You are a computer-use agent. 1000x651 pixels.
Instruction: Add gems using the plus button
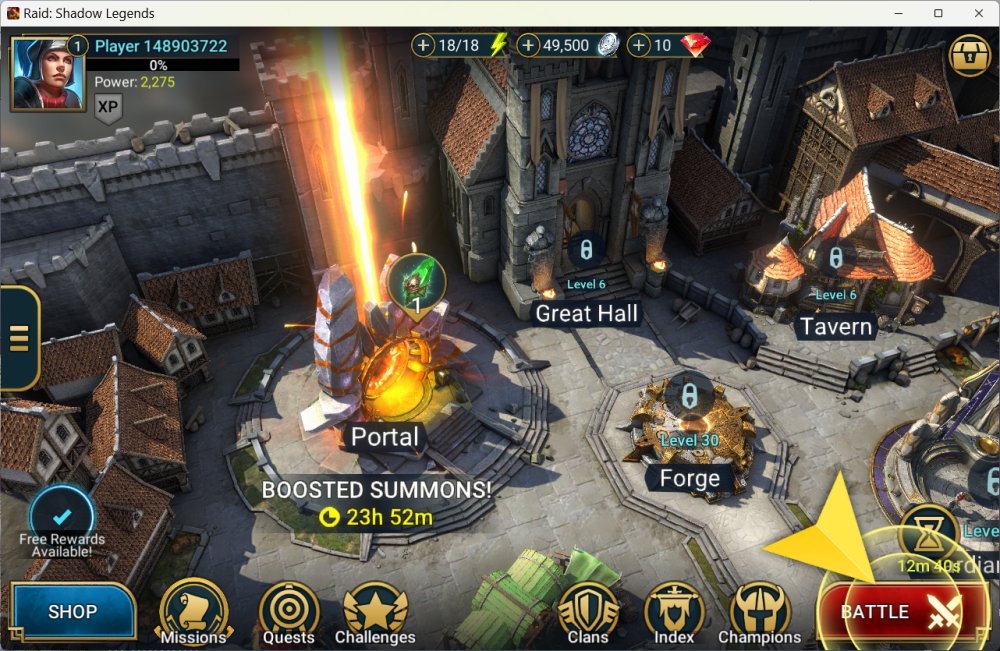[638, 45]
